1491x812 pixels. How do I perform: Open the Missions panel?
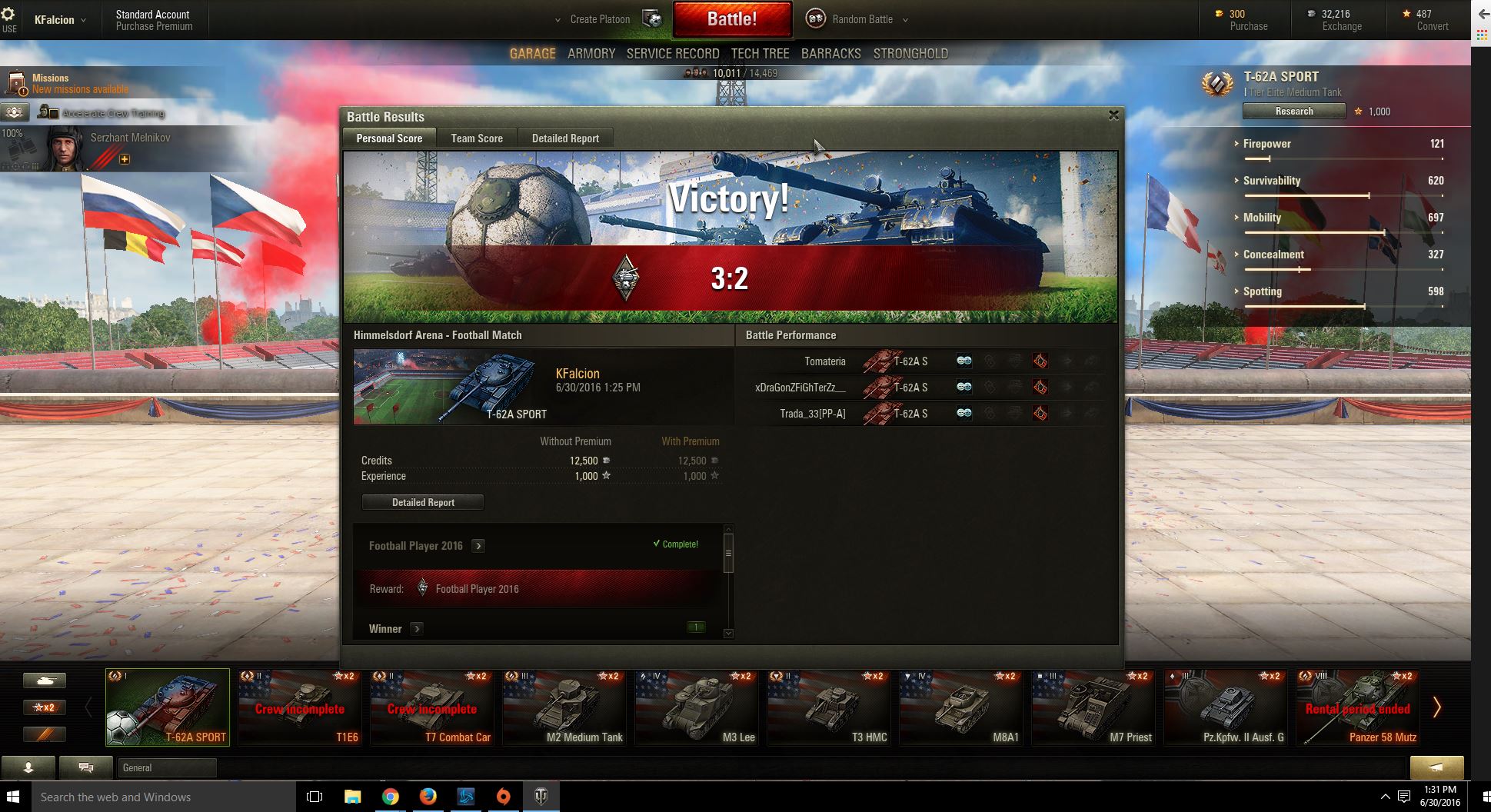tap(51, 83)
